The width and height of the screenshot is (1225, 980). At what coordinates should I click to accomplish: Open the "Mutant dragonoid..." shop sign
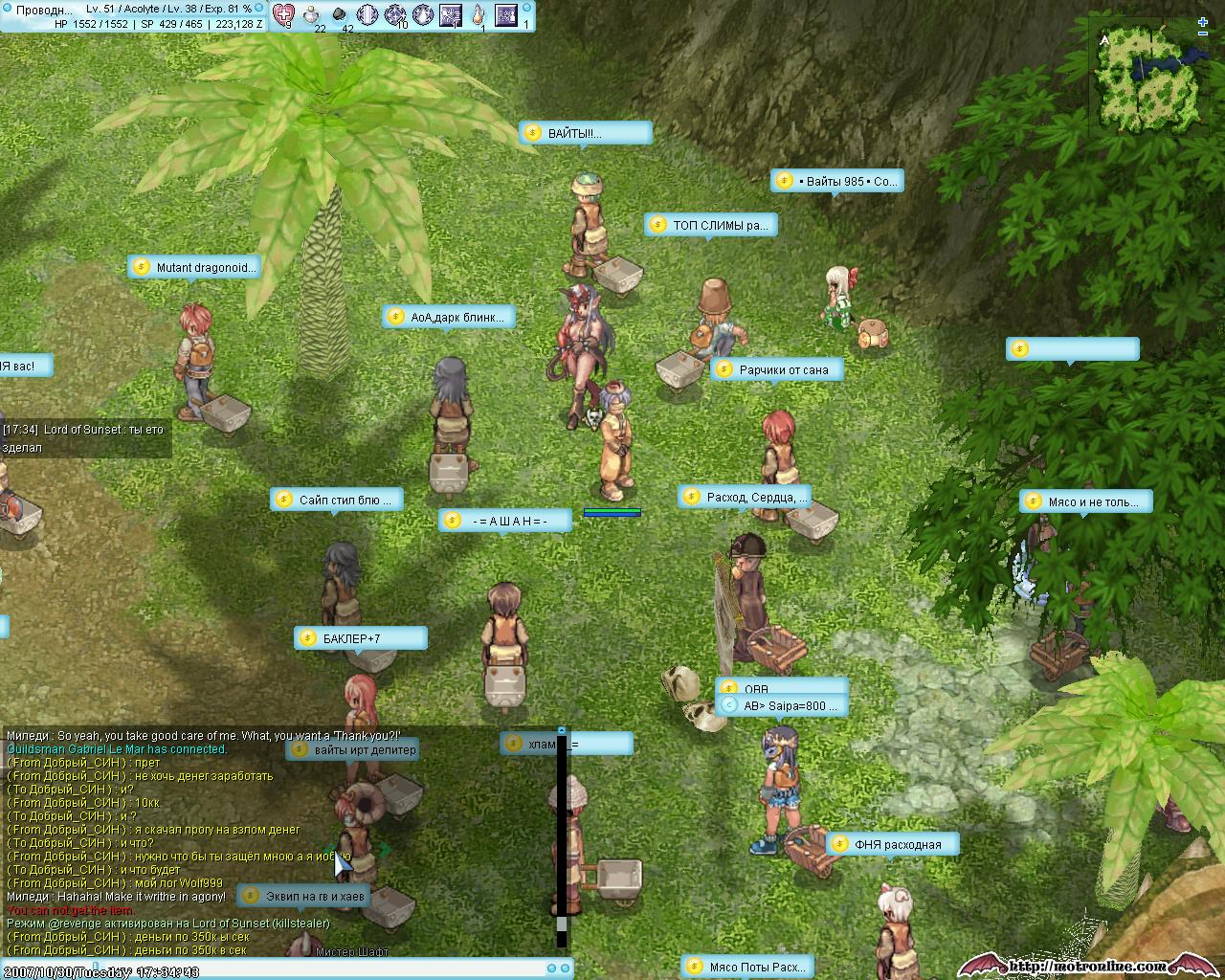[x=194, y=268]
